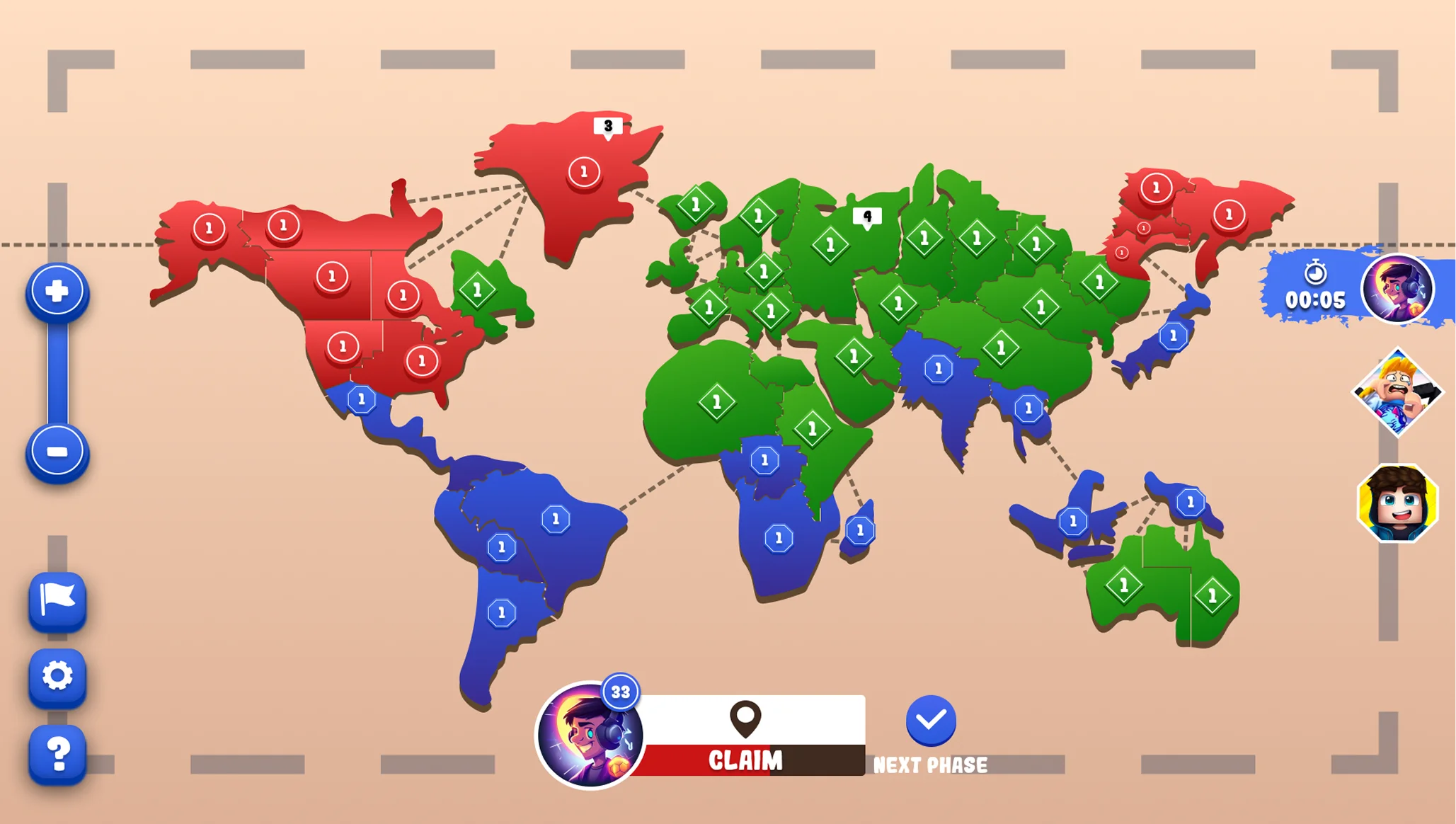Choose the blue Mexico territory
1456x824 pixels.
pyautogui.click(x=362, y=400)
